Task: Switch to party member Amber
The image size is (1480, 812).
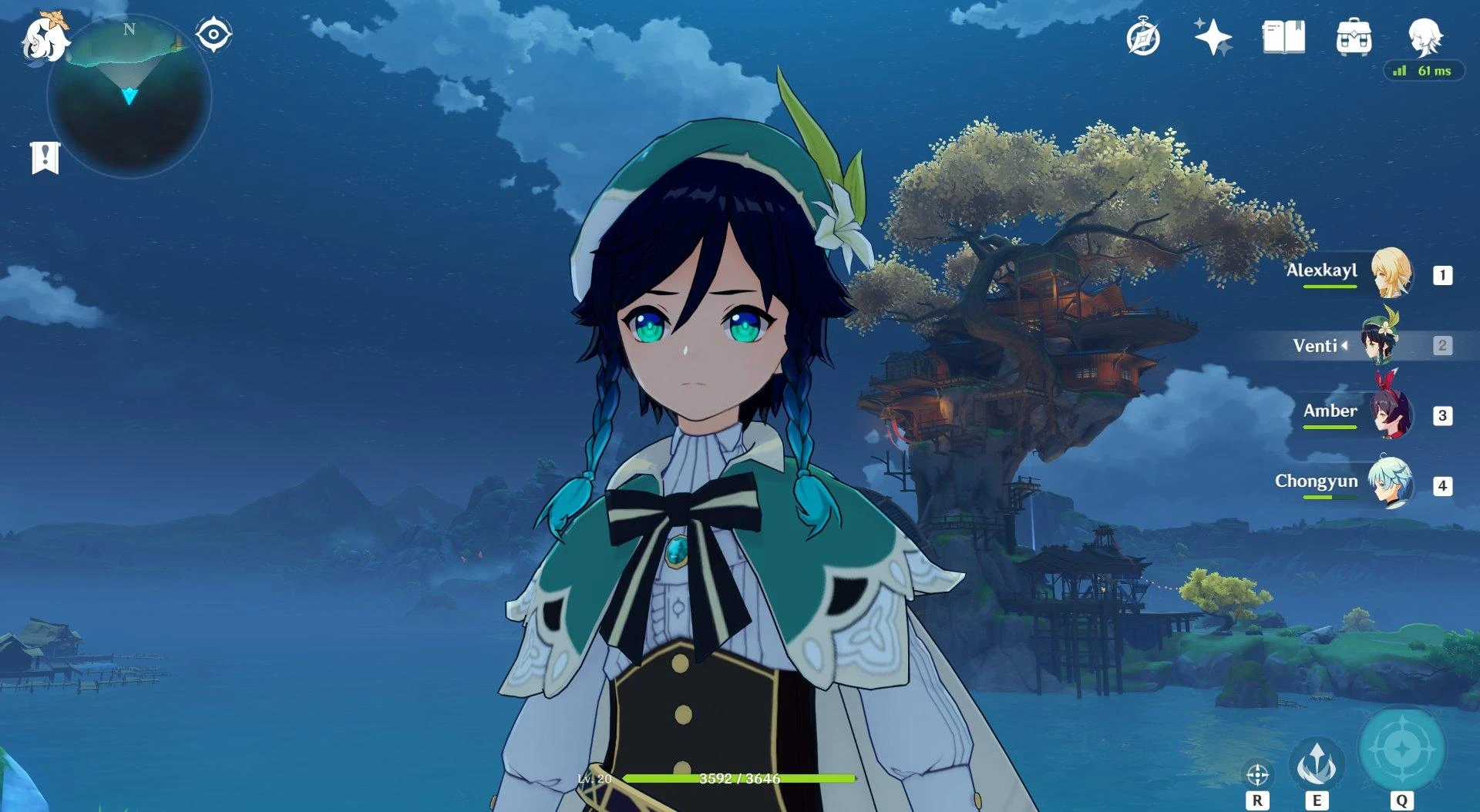Action: click(1391, 414)
